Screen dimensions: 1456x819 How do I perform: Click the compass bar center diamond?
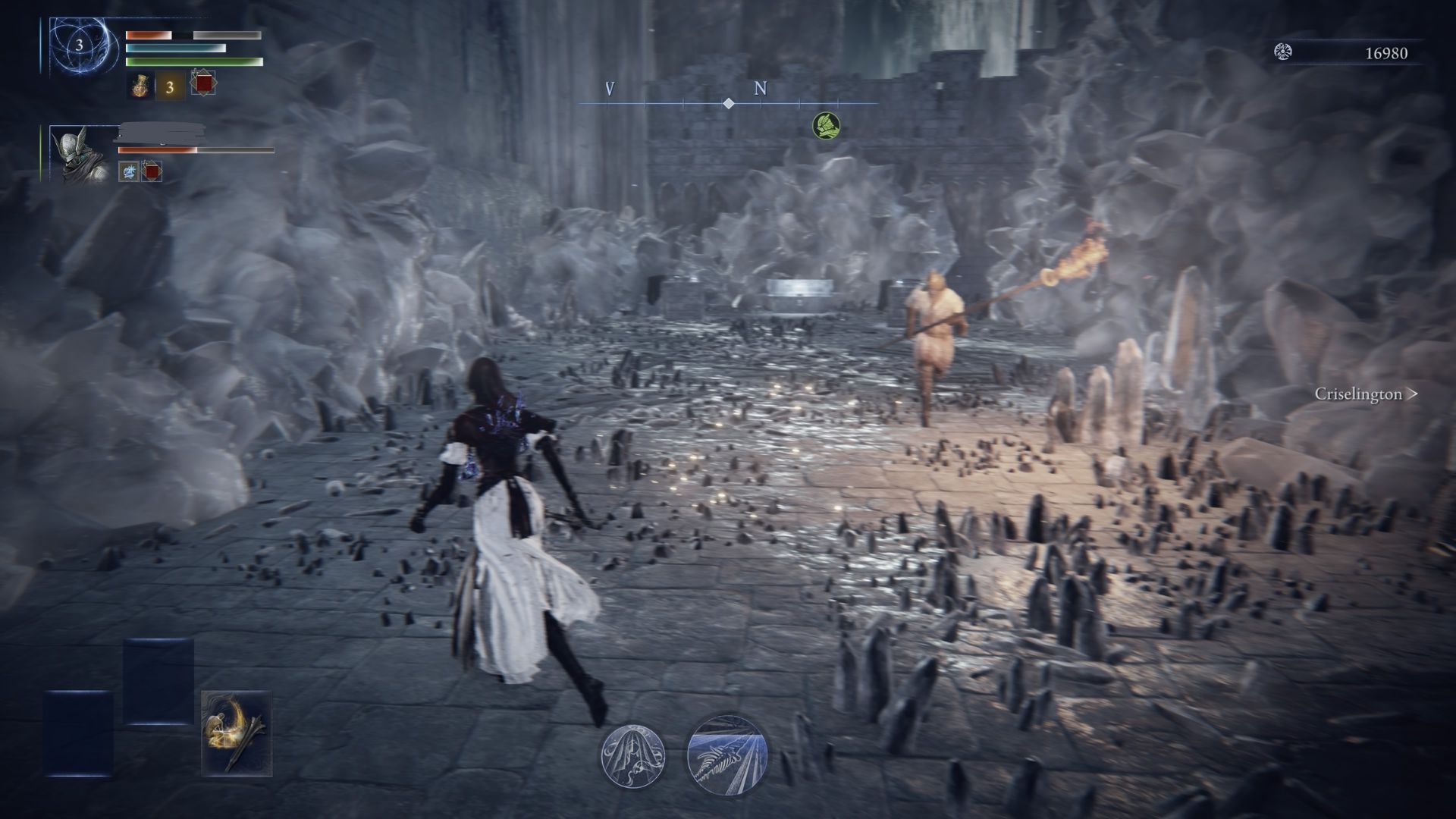tap(728, 103)
